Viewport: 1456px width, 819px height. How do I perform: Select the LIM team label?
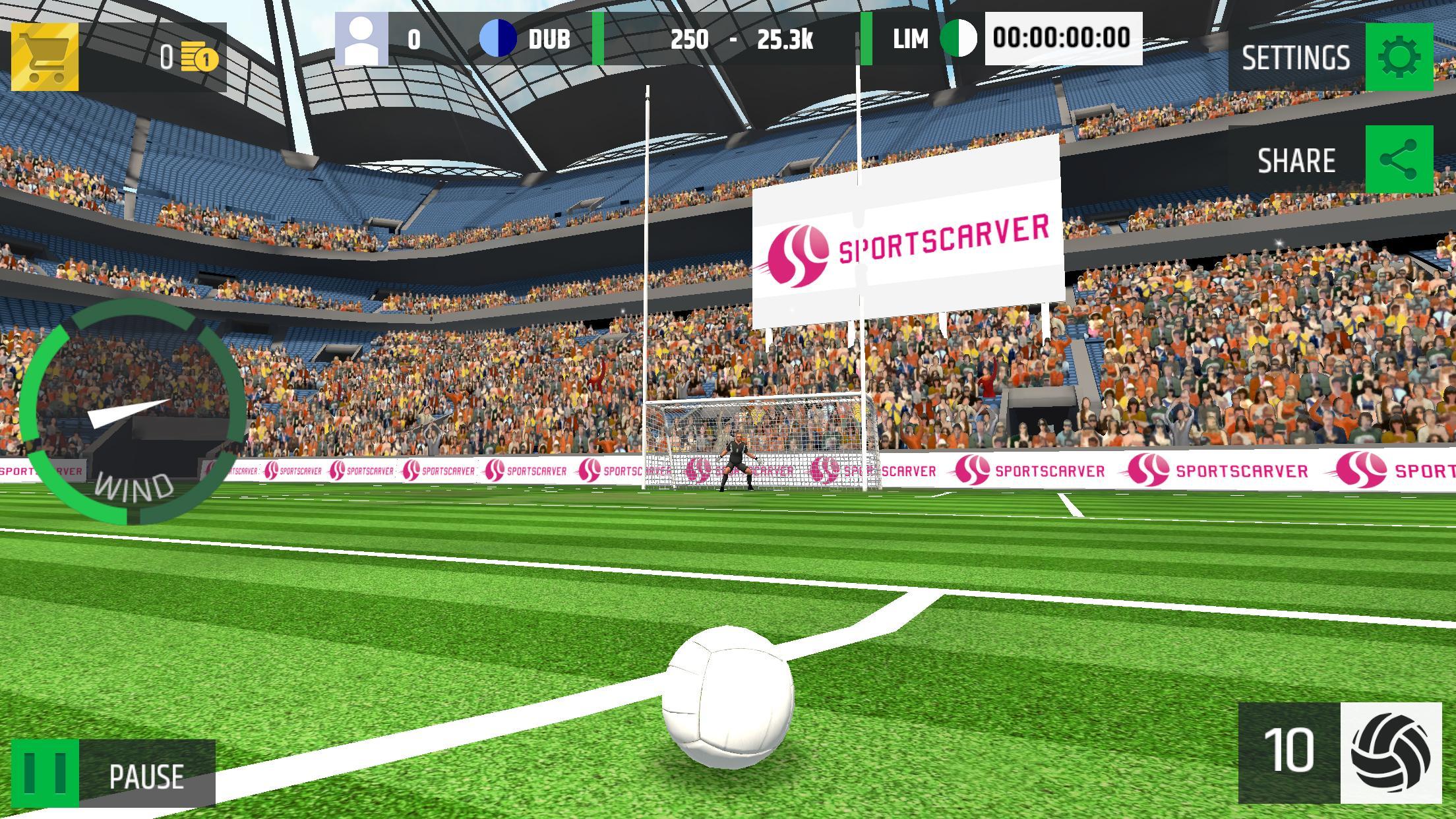[910, 40]
